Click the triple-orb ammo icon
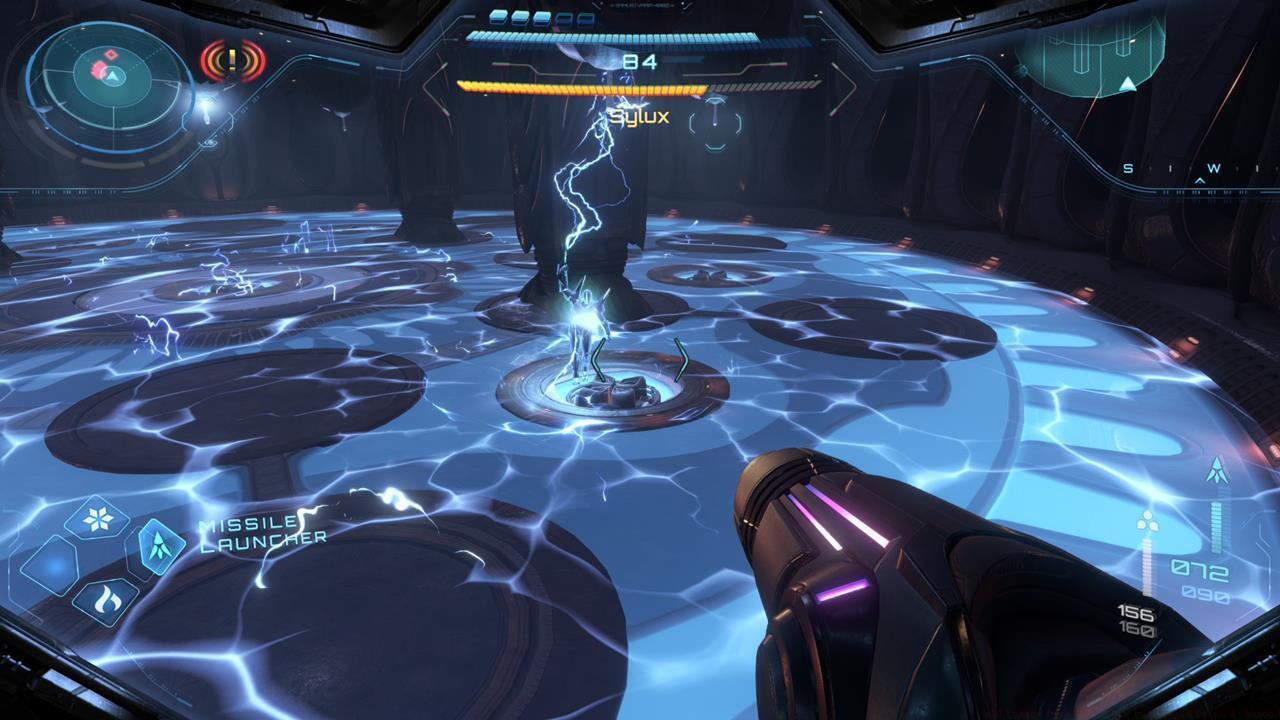 [x=1146, y=521]
